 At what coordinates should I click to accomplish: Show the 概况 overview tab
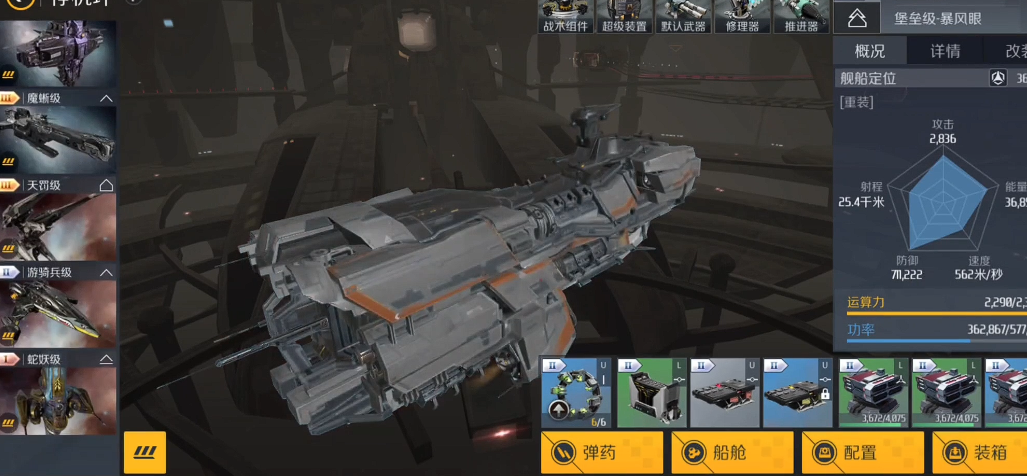pos(869,51)
